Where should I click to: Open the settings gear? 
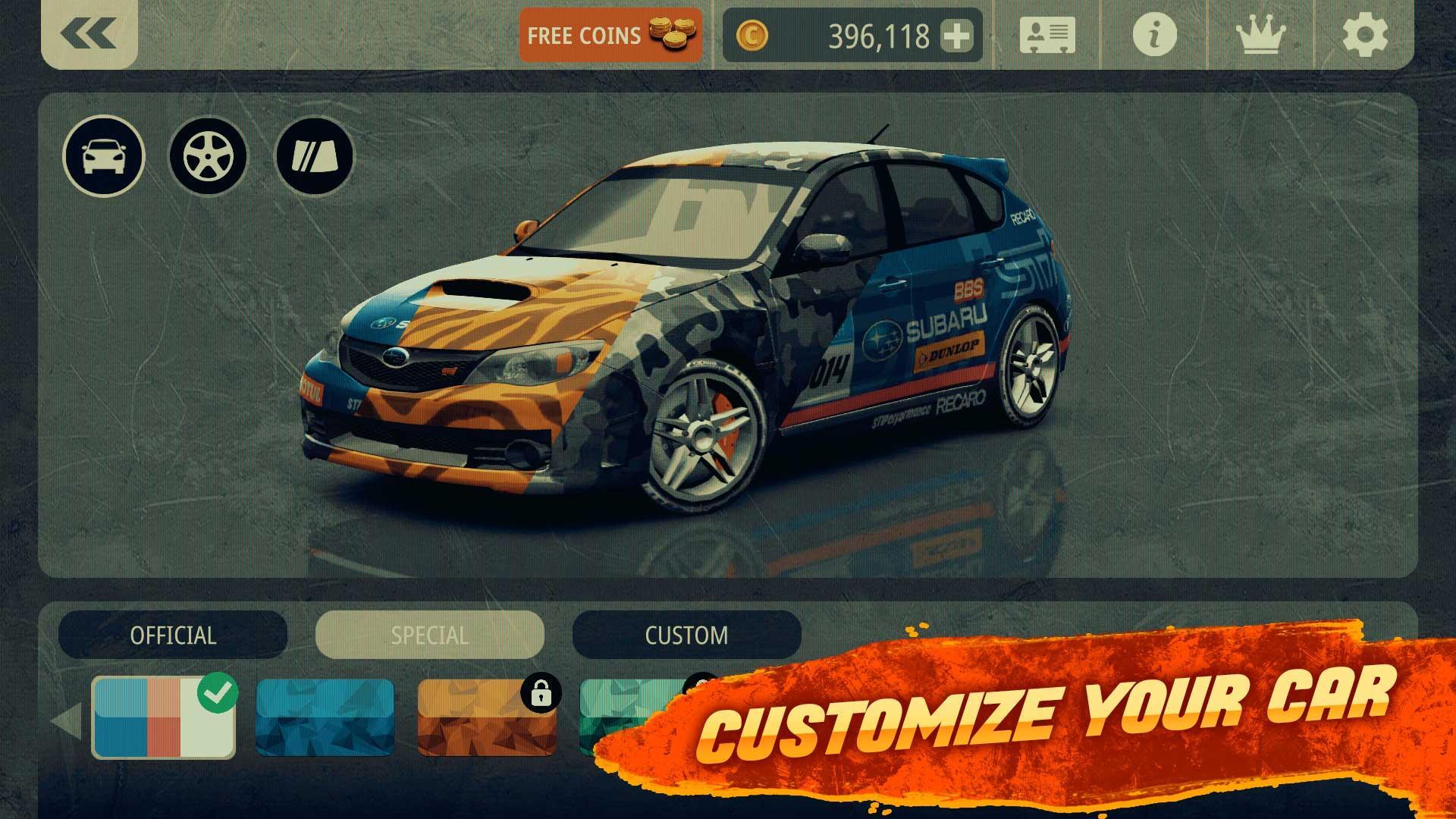click(1365, 36)
